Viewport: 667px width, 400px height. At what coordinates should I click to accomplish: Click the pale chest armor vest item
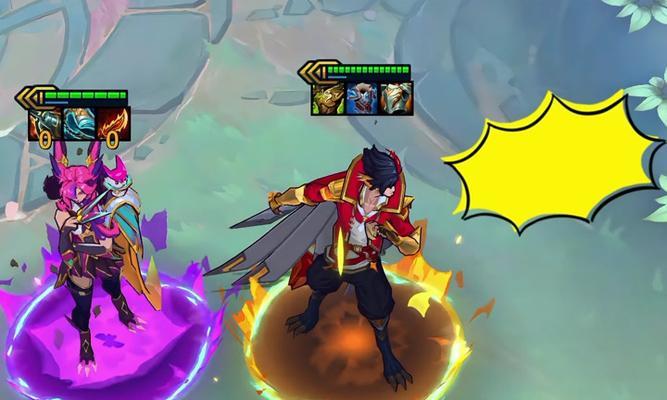(x=396, y=97)
